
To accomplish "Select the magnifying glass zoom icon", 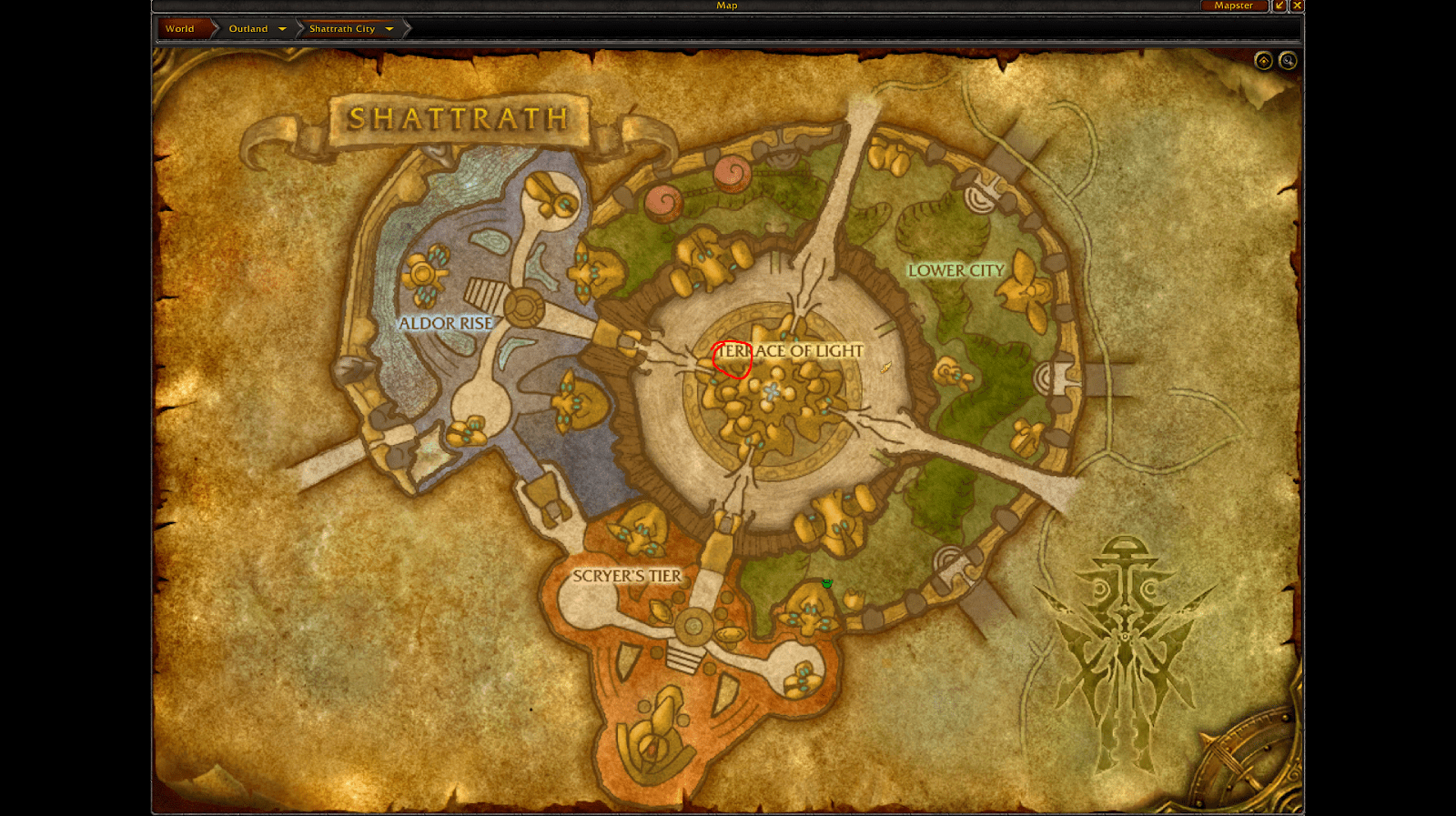I will pos(1289,61).
